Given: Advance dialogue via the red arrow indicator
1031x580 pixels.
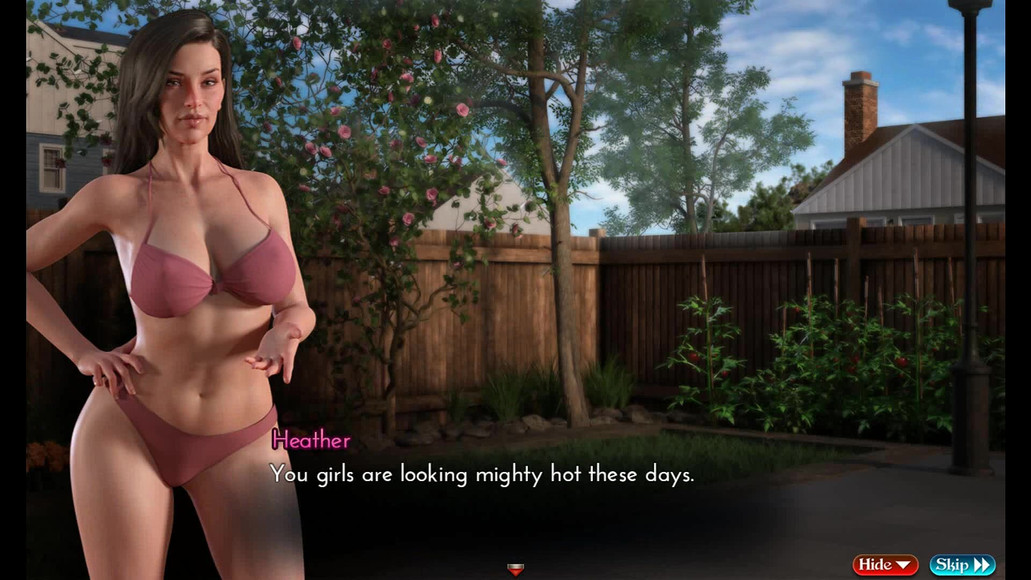Looking at the screenshot, I should point(515,569).
